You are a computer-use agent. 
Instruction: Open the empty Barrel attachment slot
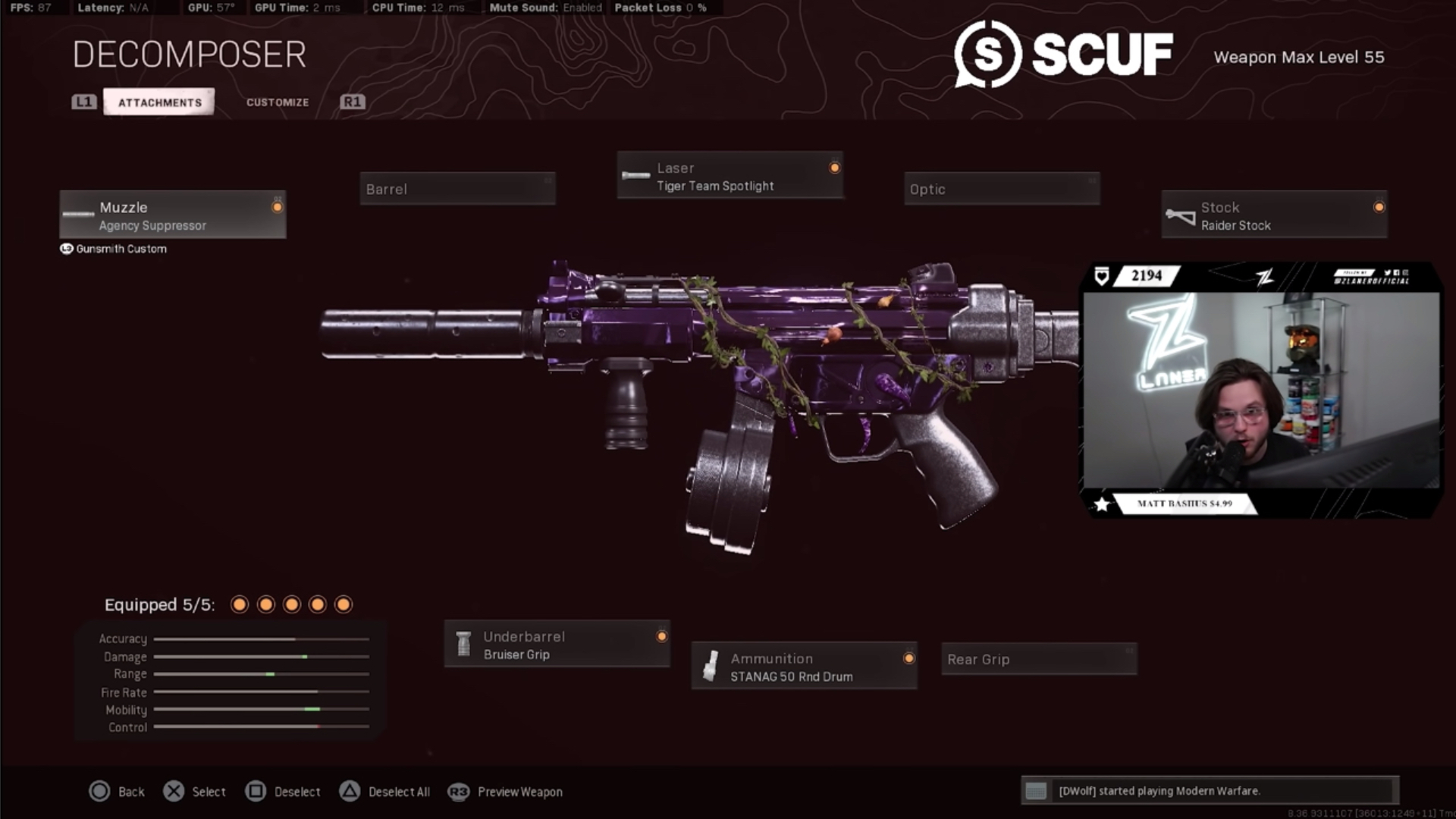(457, 189)
